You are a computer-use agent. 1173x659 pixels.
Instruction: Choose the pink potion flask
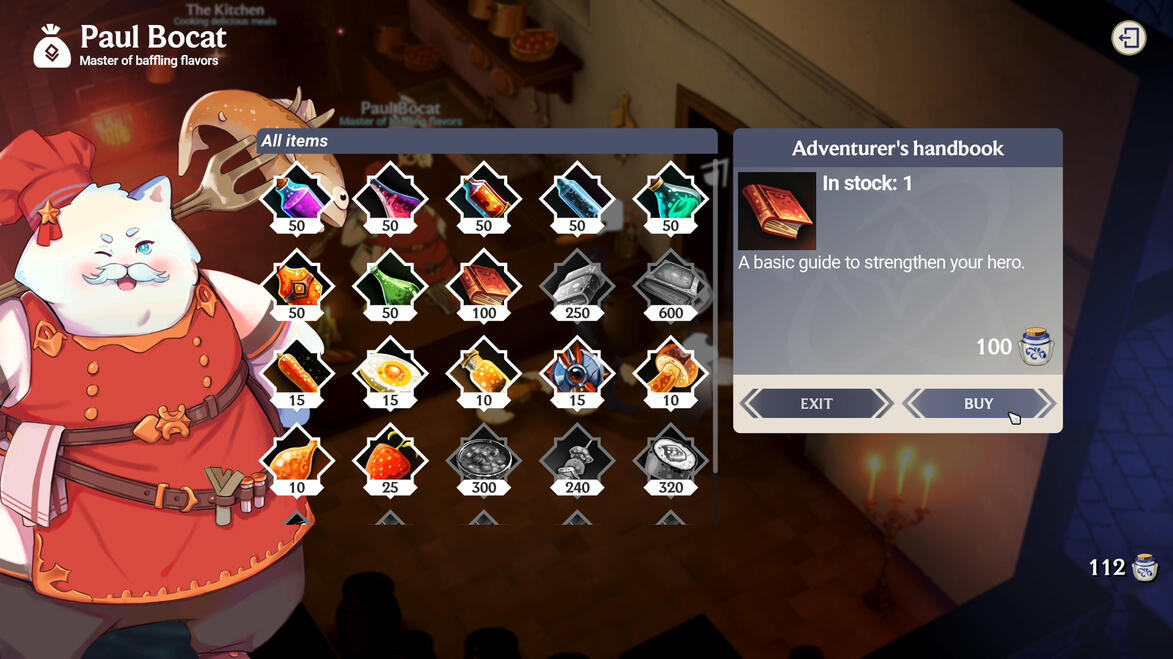[x=390, y=196]
